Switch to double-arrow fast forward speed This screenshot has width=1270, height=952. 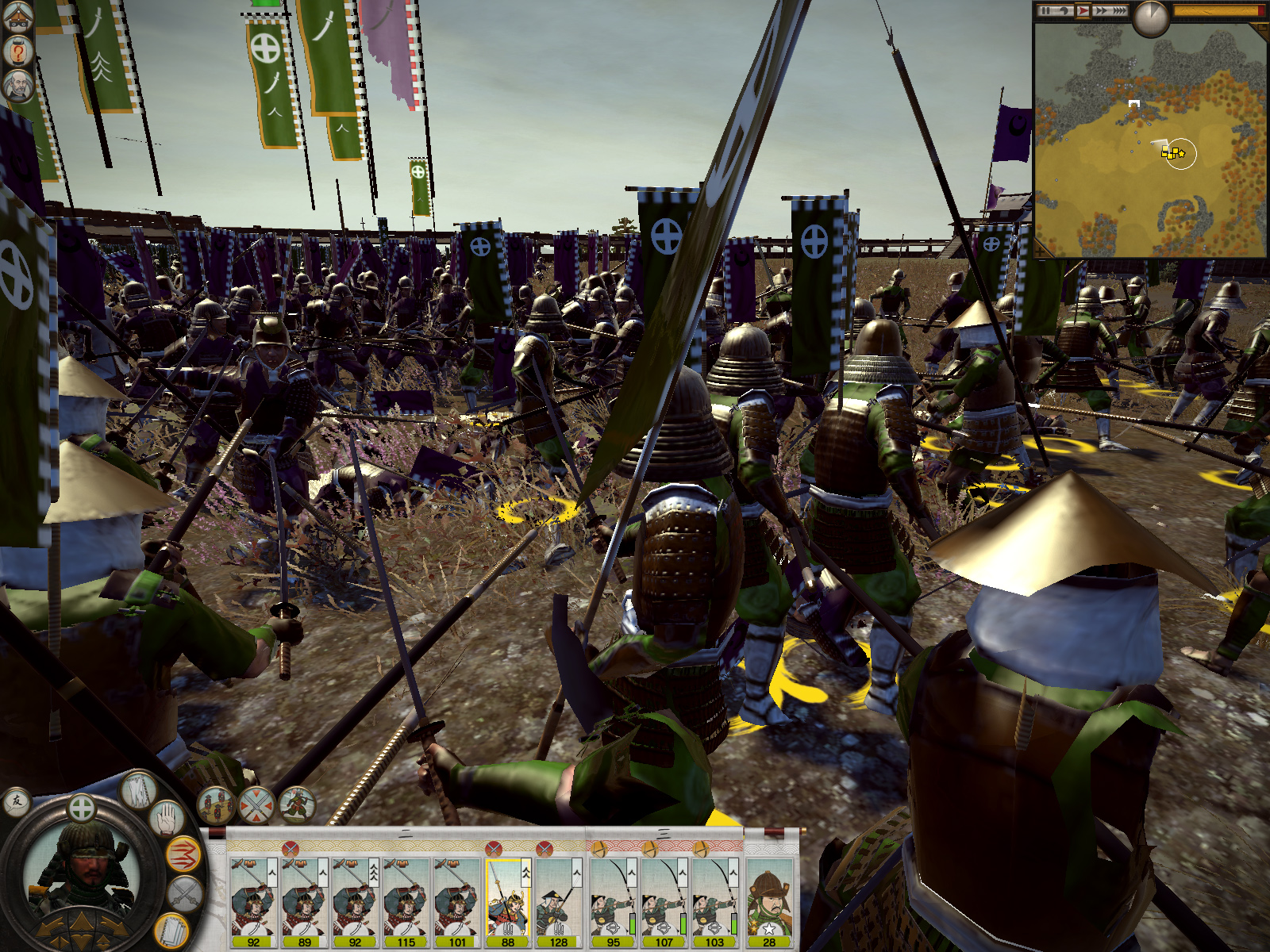(x=1101, y=11)
